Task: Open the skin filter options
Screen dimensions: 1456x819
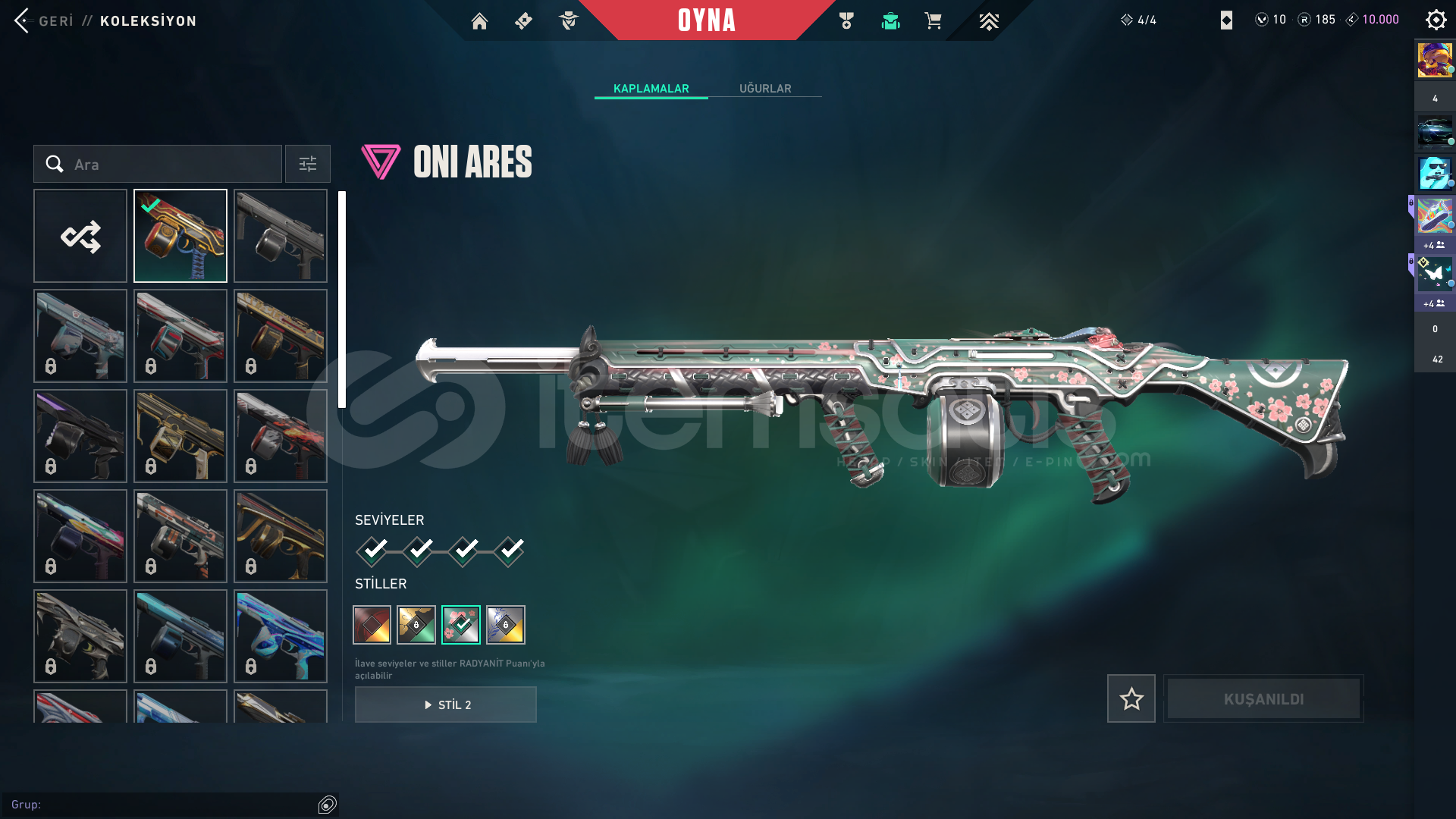Action: [x=308, y=165]
